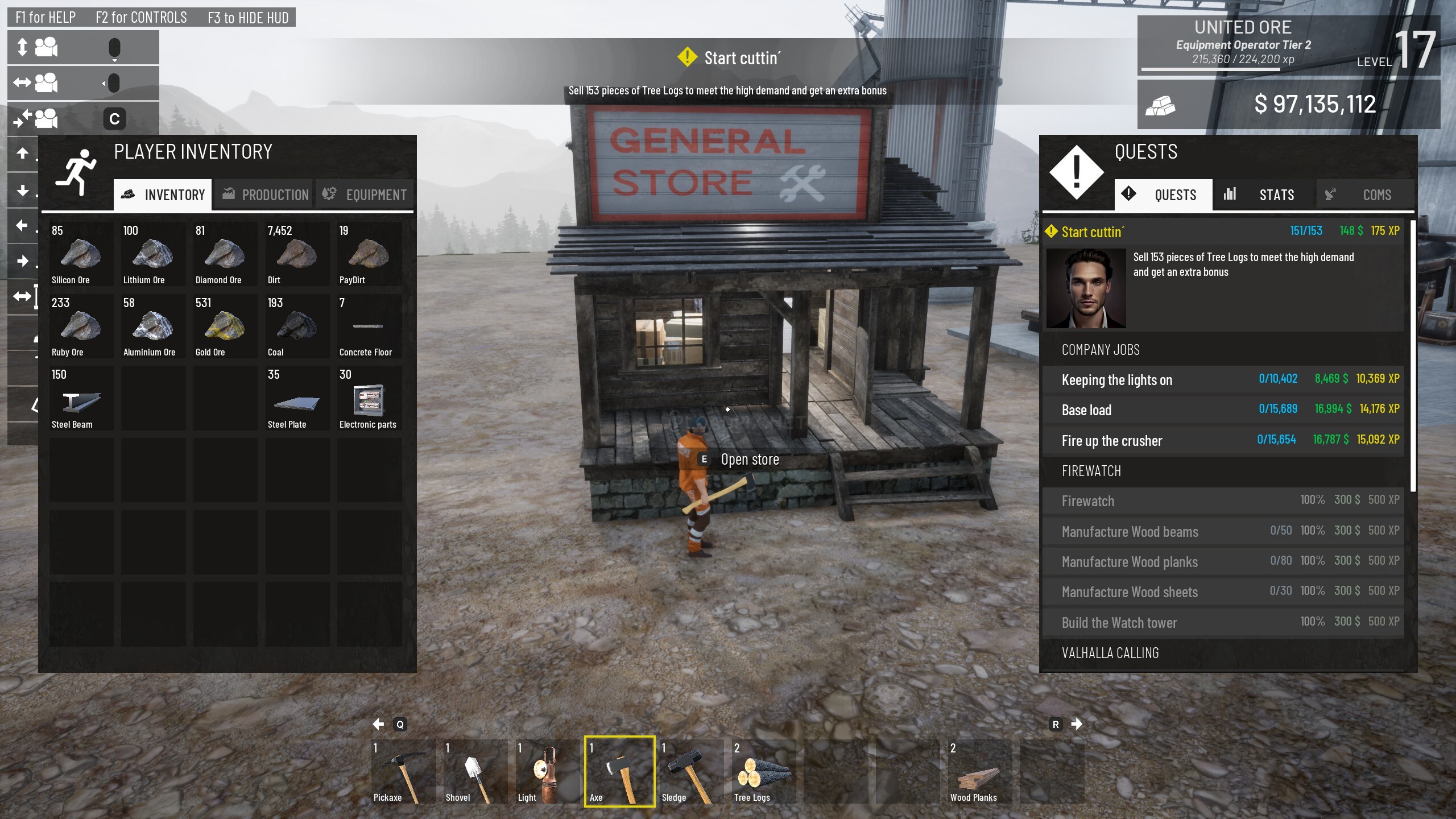Select the Fire up the crusher job

point(1223,440)
